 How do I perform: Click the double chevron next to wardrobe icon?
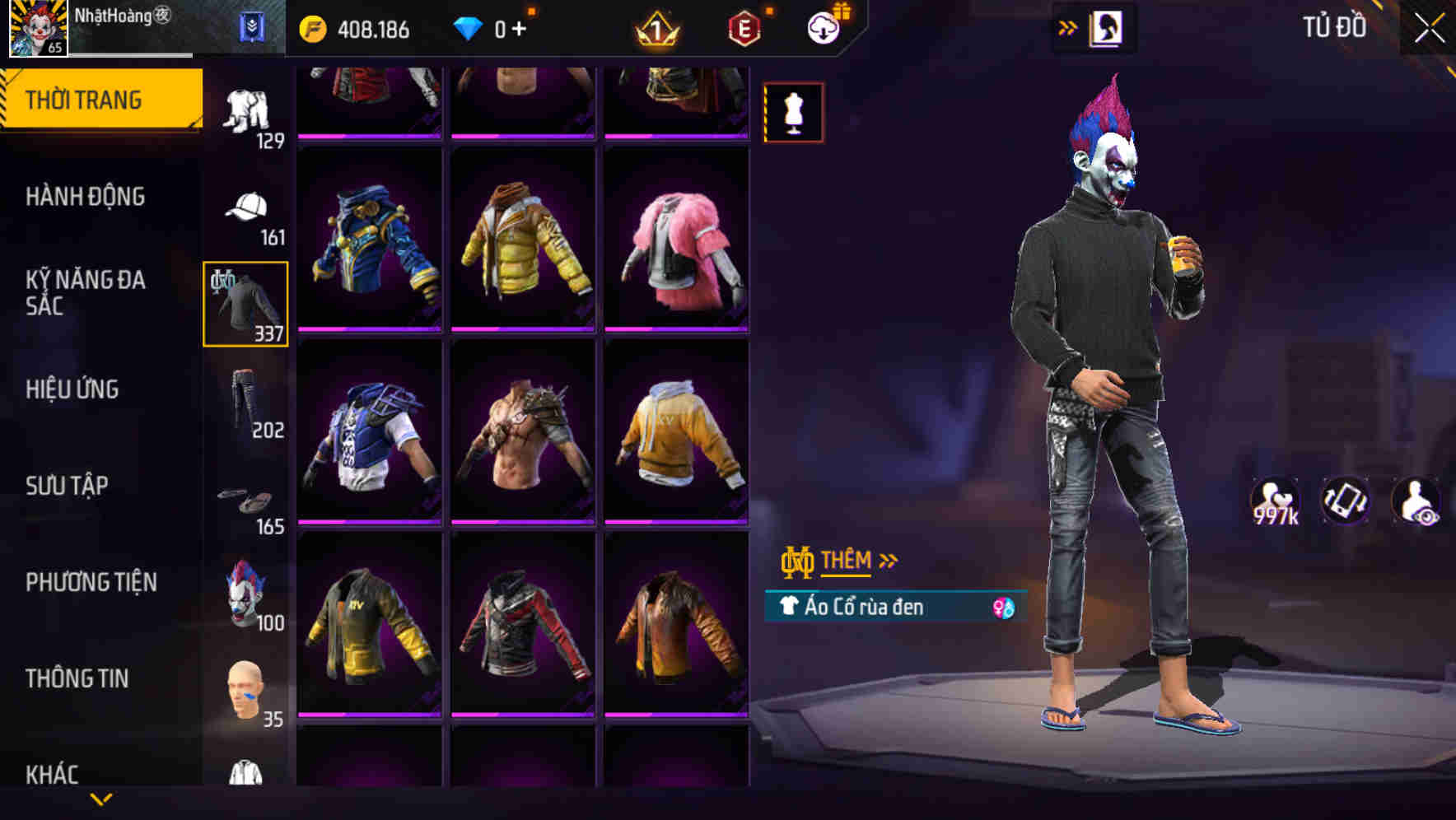tap(1068, 26)
